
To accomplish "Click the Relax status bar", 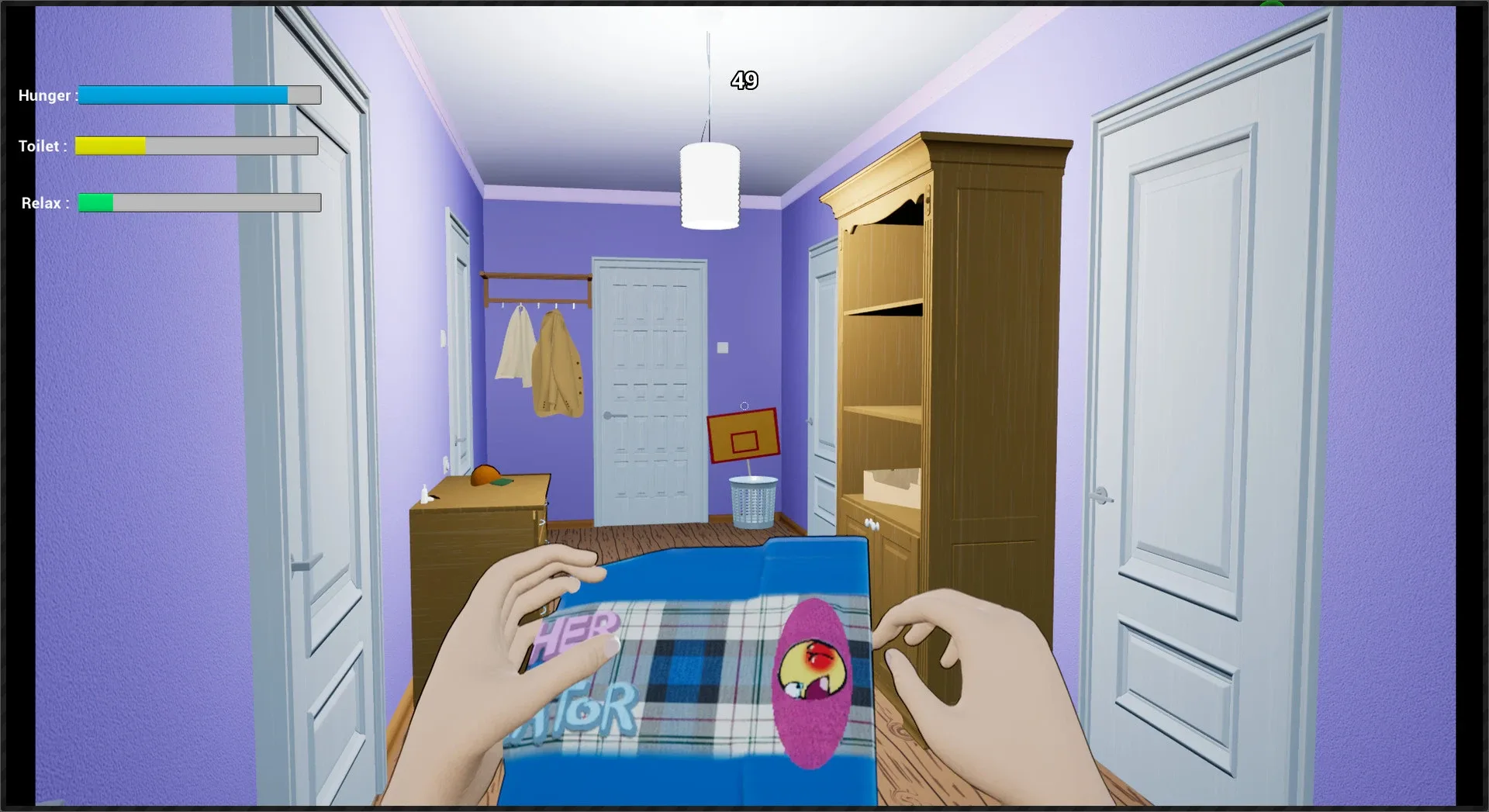I will pos(198,202).
